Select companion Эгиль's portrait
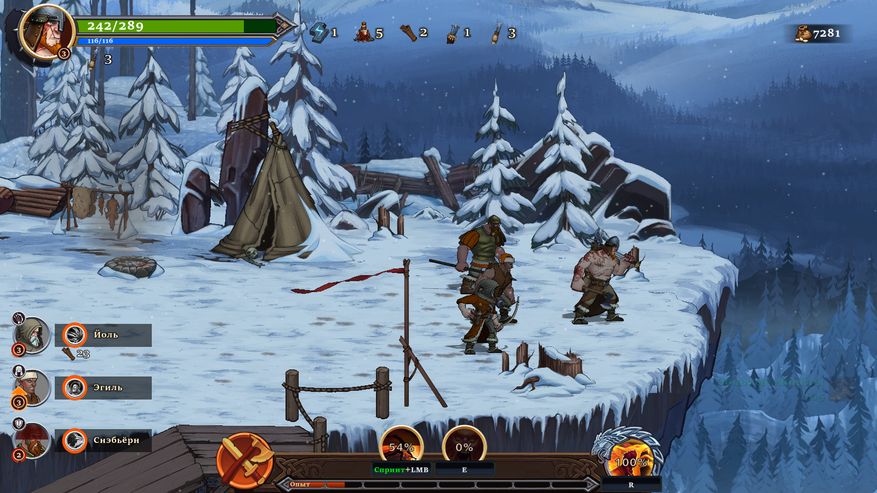The image size is (877, 493). (x=32, y=387)
